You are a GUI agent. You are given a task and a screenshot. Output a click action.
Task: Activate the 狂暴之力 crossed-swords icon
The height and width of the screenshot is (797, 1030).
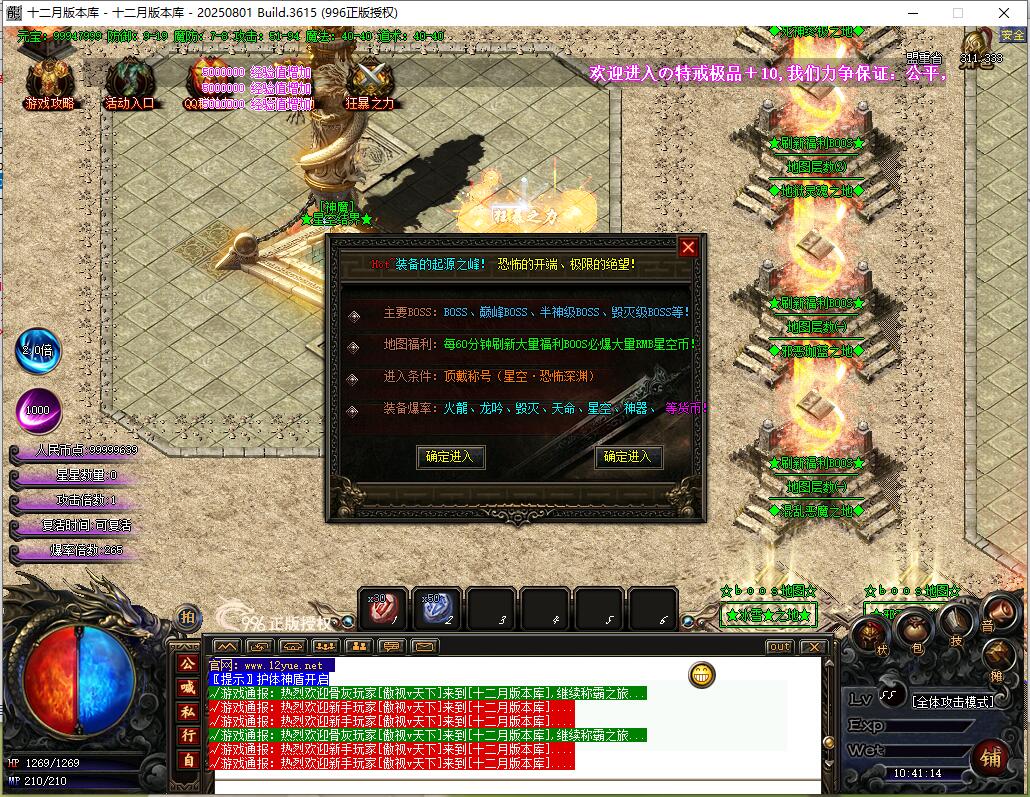tap(370, 82)
